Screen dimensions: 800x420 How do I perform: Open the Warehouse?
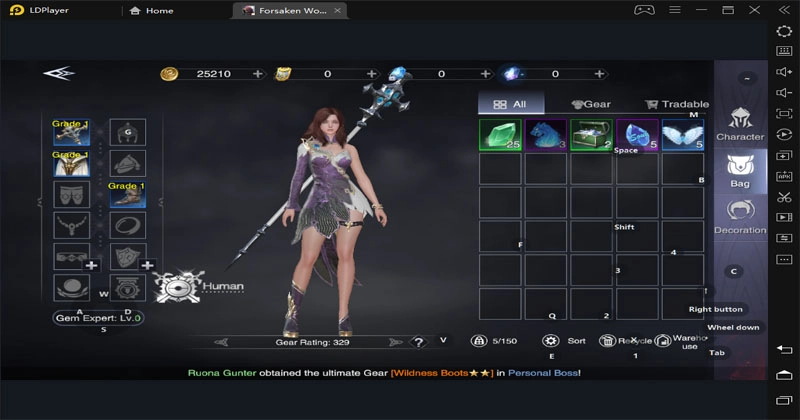(x=677, y=341)
